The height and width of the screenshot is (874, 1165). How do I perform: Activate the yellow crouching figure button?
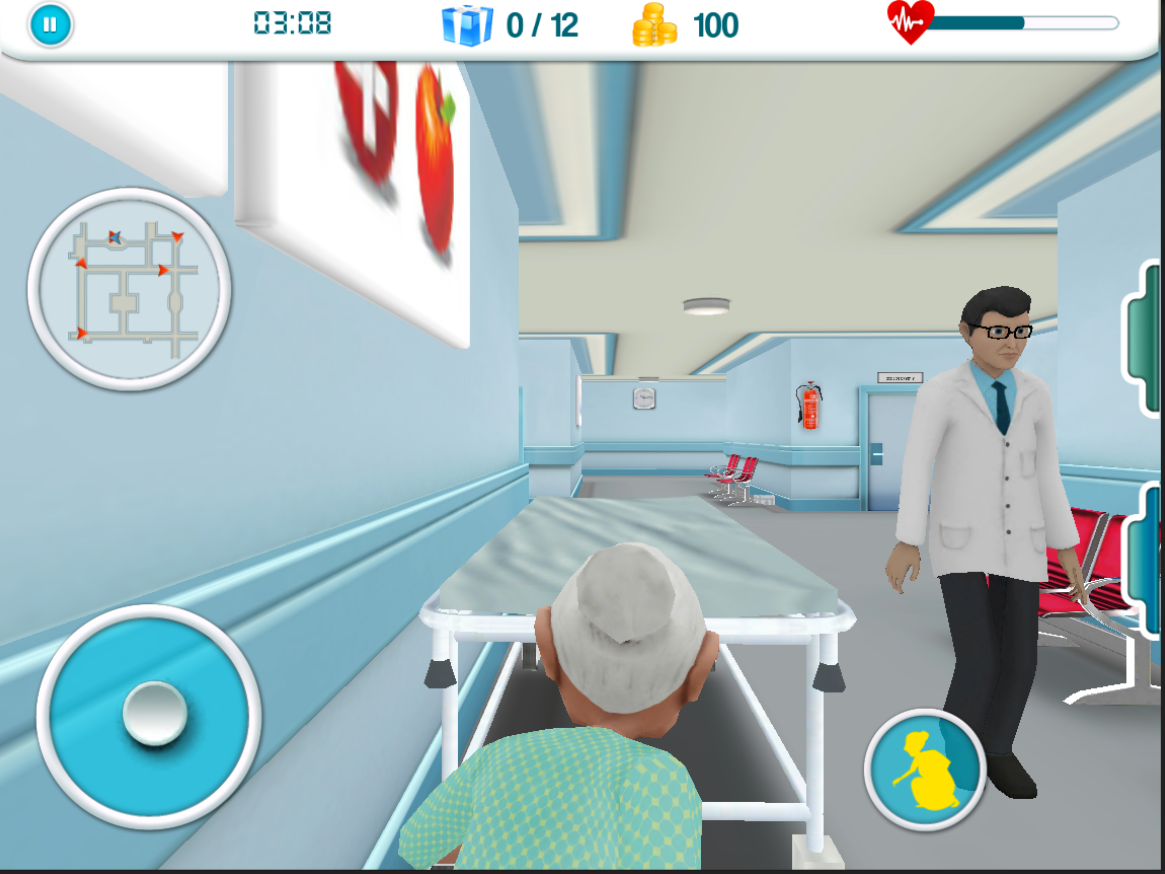(x=925, y=770)
